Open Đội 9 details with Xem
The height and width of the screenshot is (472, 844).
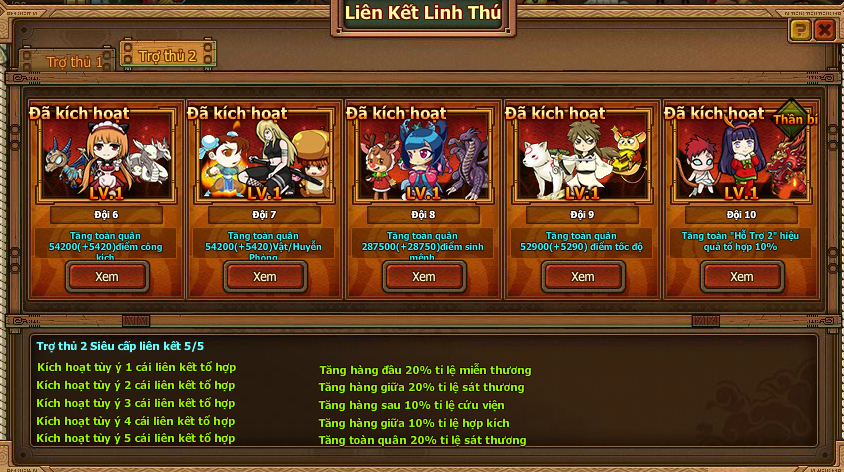pyautogui.click(x=582, y=276)
